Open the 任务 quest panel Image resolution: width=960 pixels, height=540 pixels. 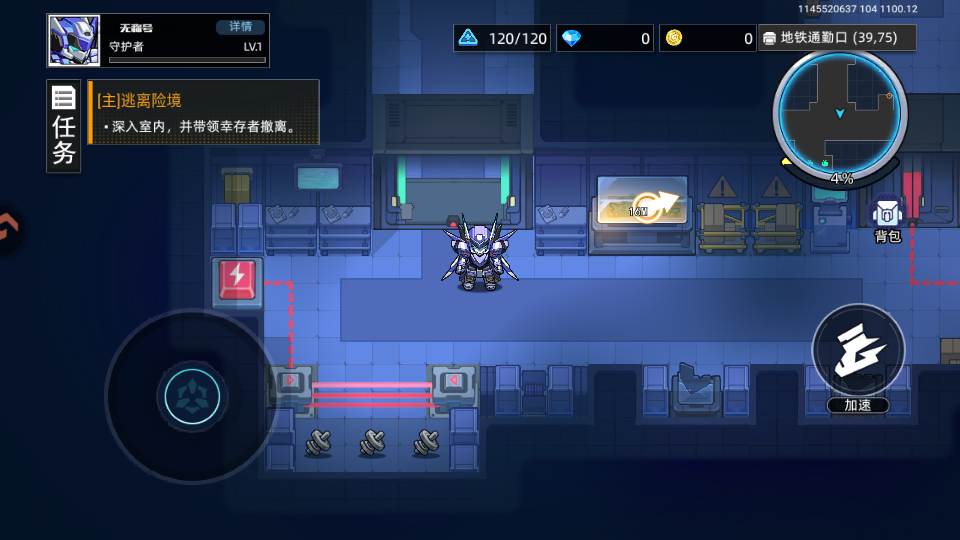tap(64, 126)
